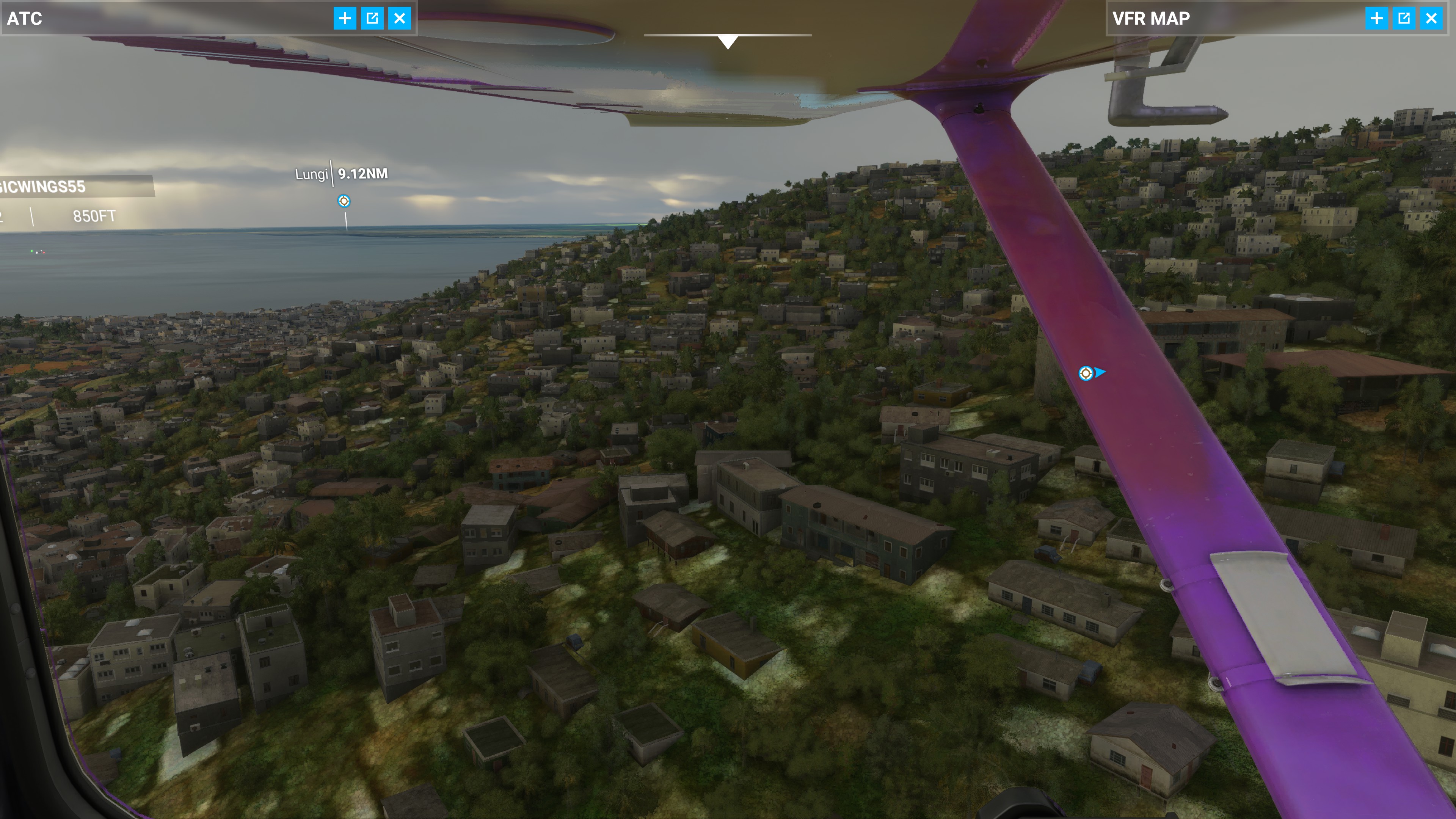Image resolution: width=1456 pixels, height=819 pixels.
Task: Close the VFR MAP panel
Action: [1431, 18]
